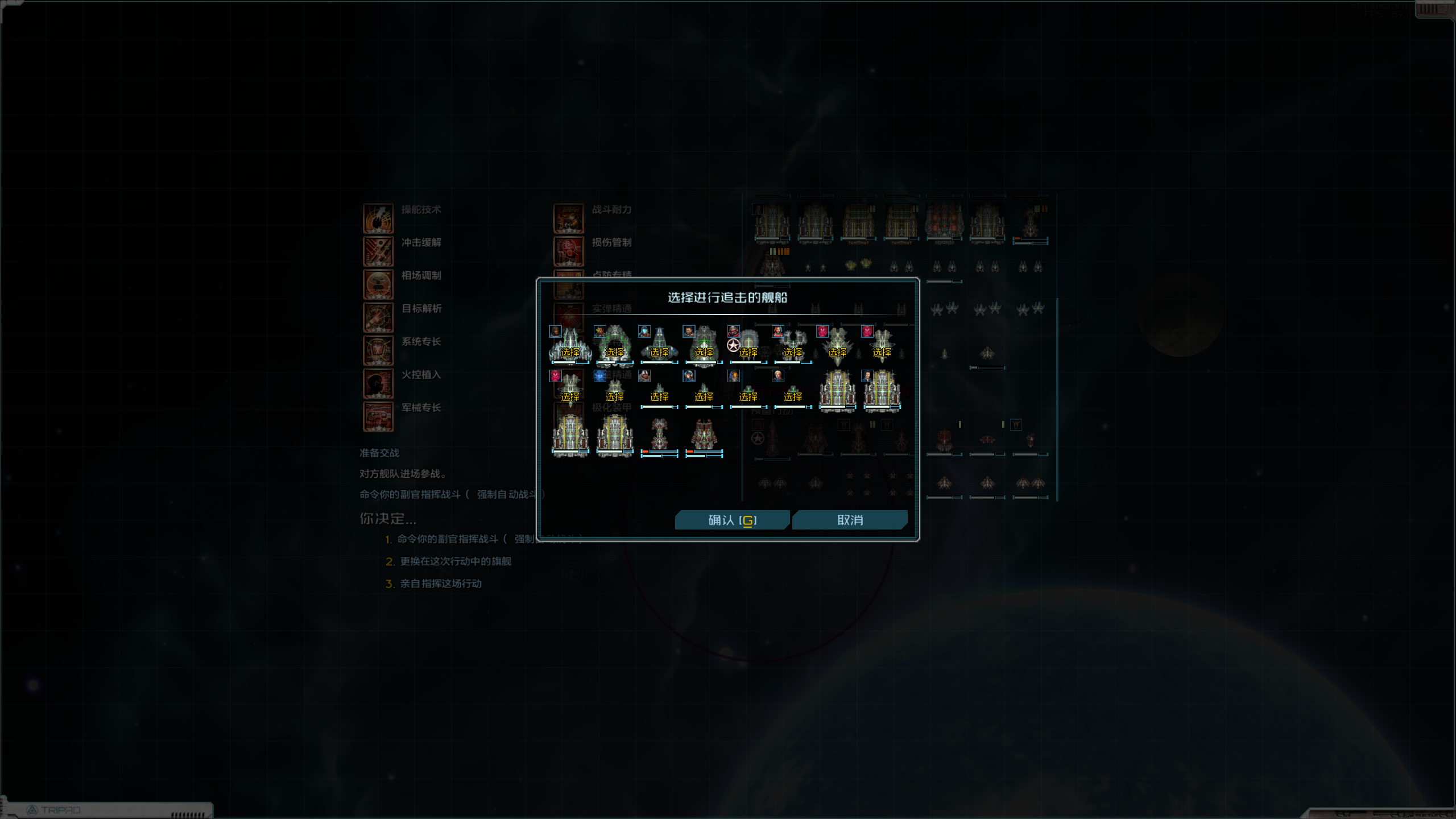Select the 操舵技术 skill icon
Screen dimensions: 1456x819
tap(378, 218)
